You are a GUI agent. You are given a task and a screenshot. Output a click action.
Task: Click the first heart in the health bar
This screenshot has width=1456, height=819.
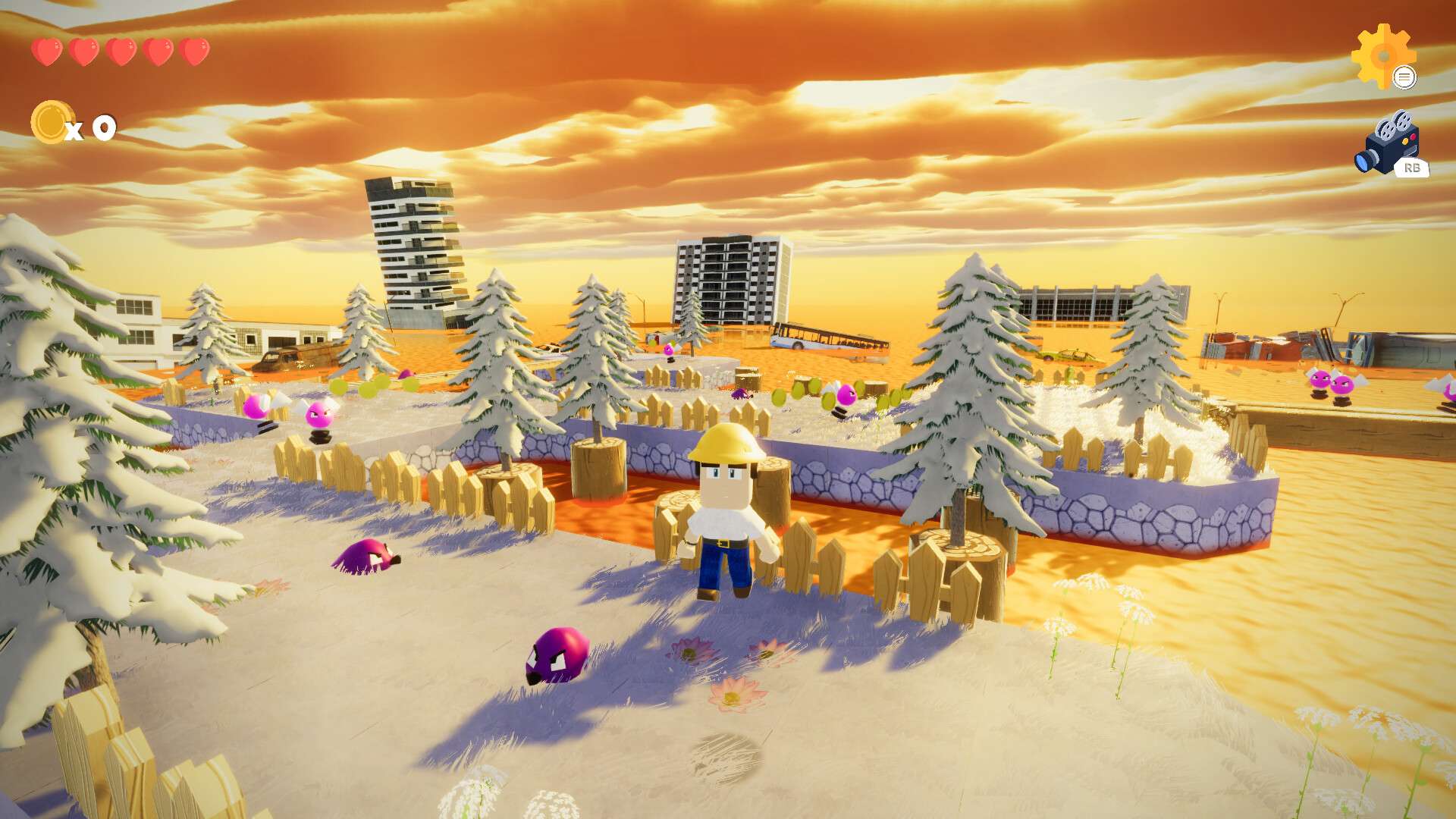pyautogui.click(x=47, y=51)
